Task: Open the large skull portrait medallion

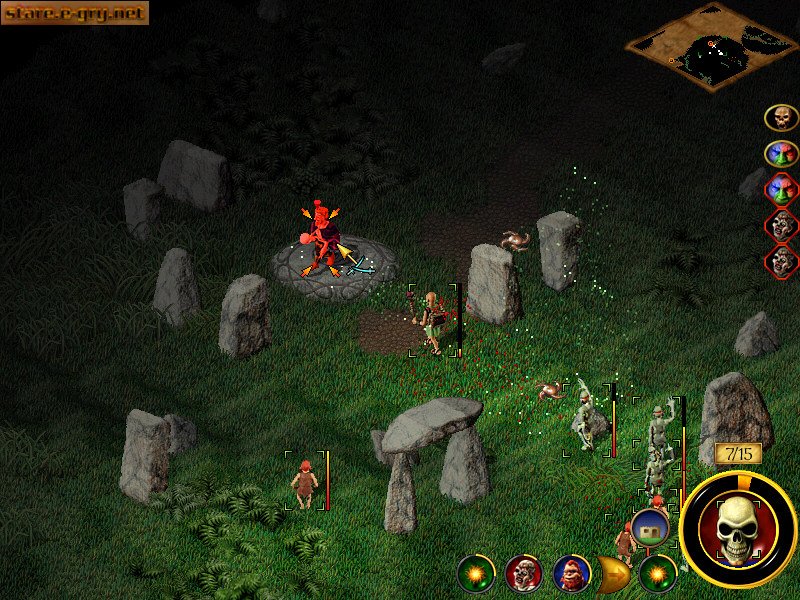Action: 738,527
